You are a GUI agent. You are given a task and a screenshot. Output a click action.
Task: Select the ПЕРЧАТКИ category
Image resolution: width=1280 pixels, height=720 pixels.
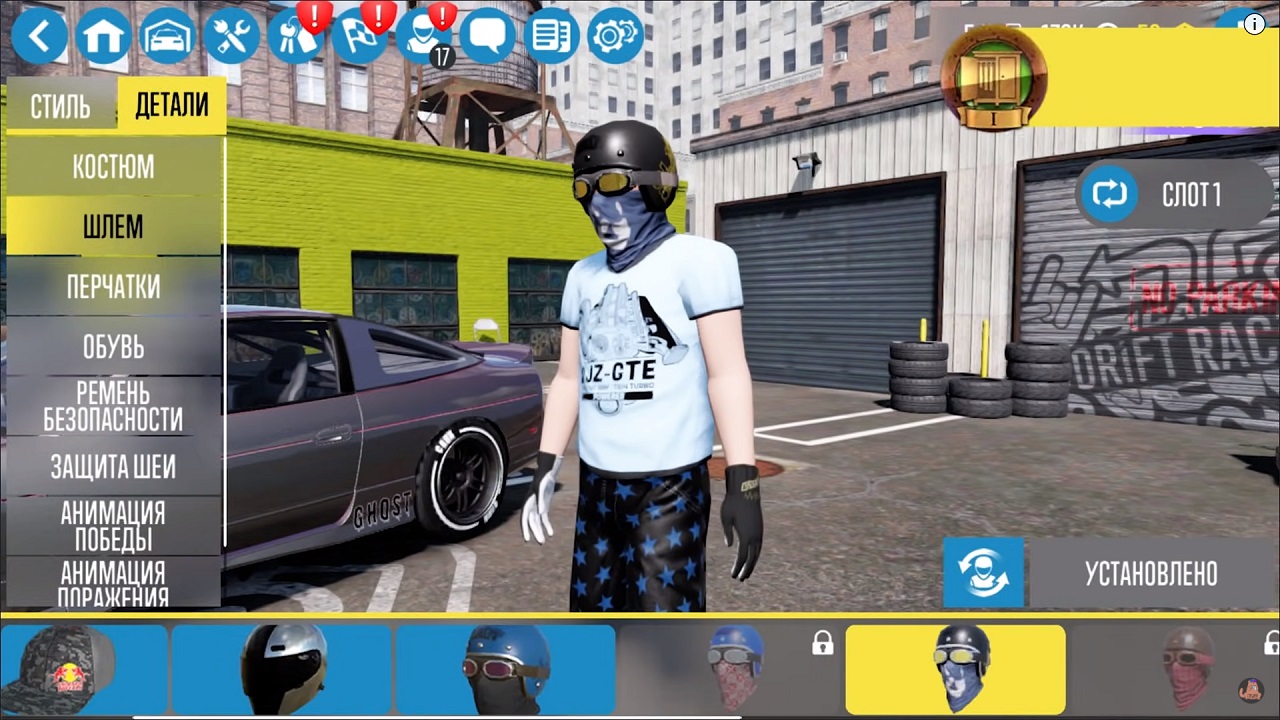pyautogui.click(x=113, y=287)
